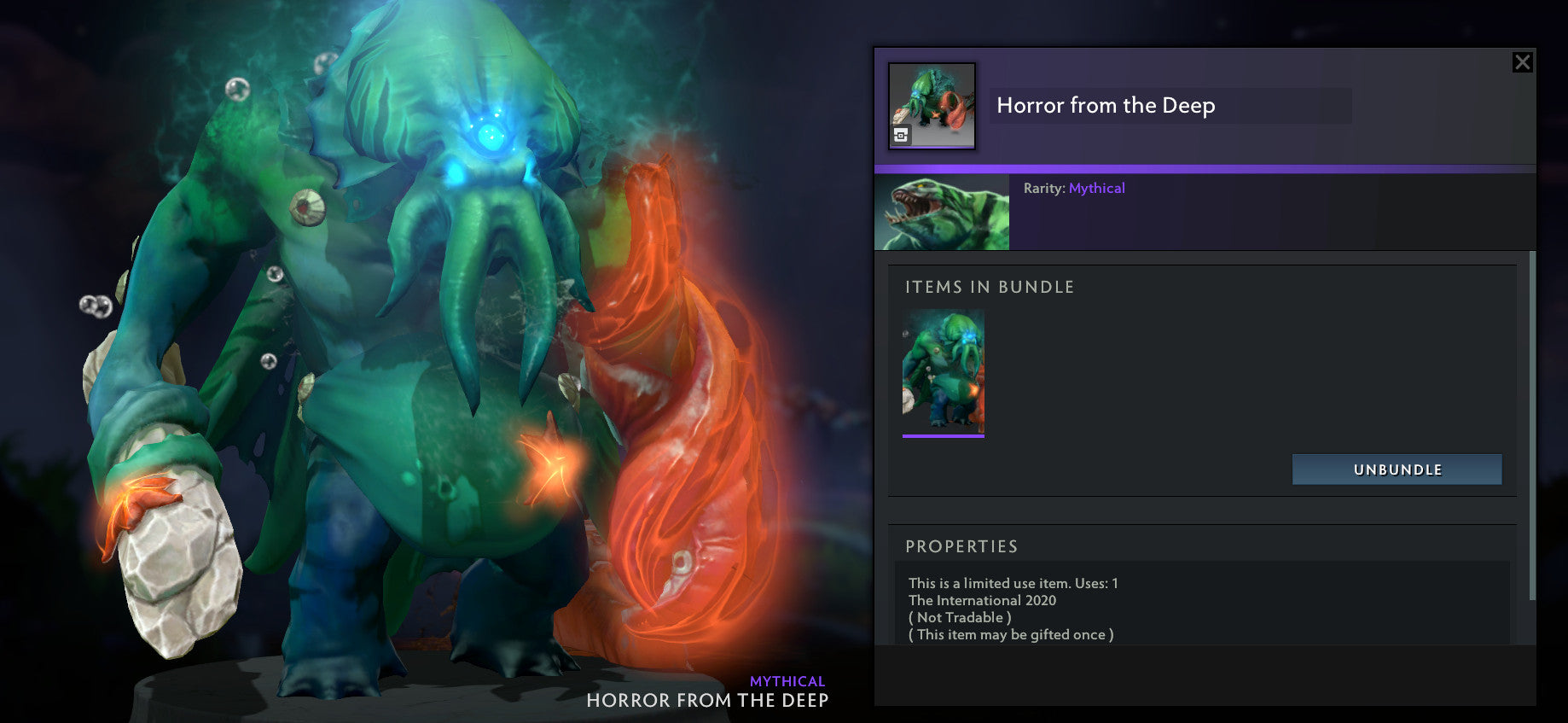Collapse the PROPERTIES section
1568x723 pixels.
(963, 546)
